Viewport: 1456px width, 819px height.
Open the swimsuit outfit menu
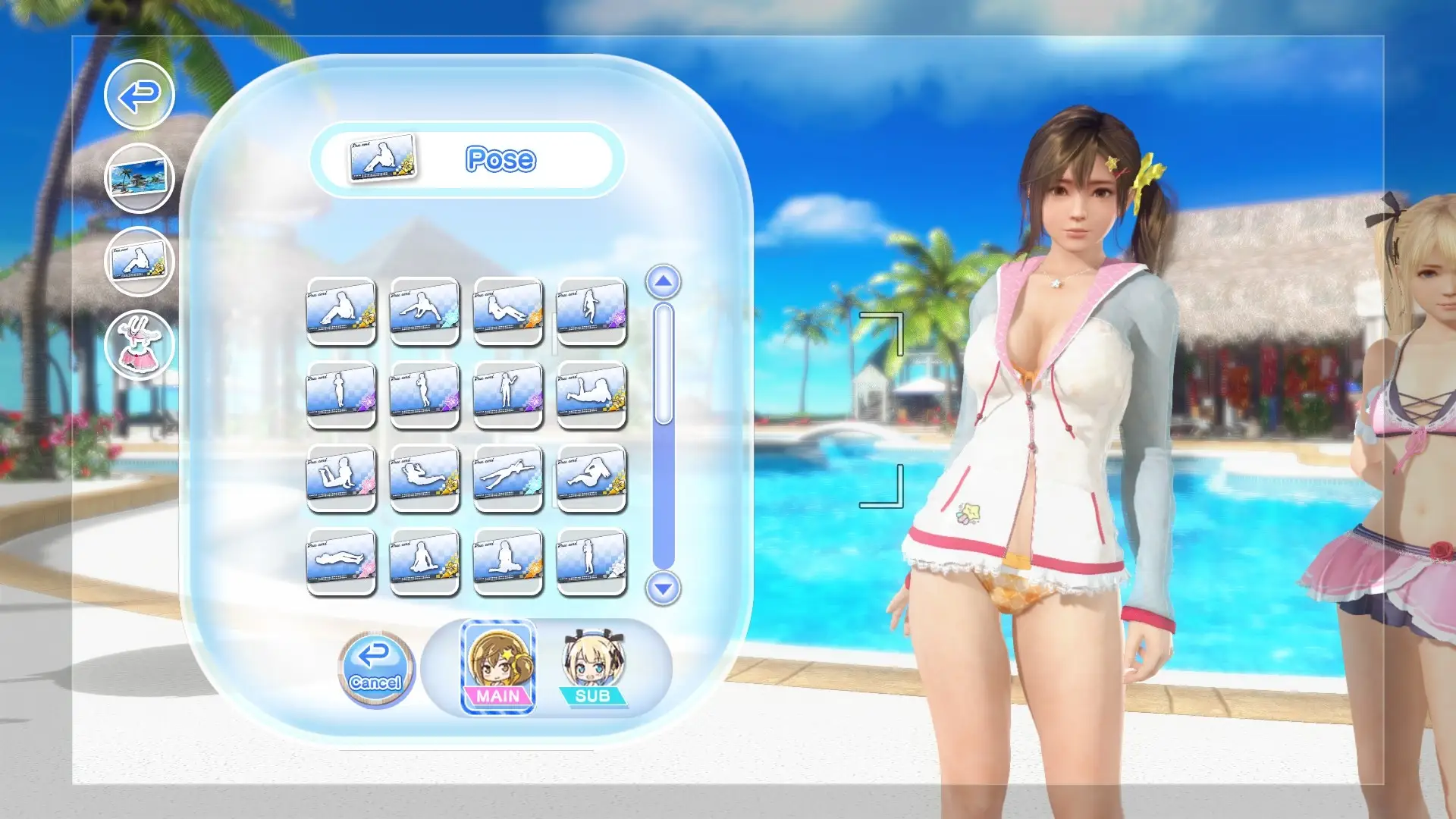pos(140,346)
